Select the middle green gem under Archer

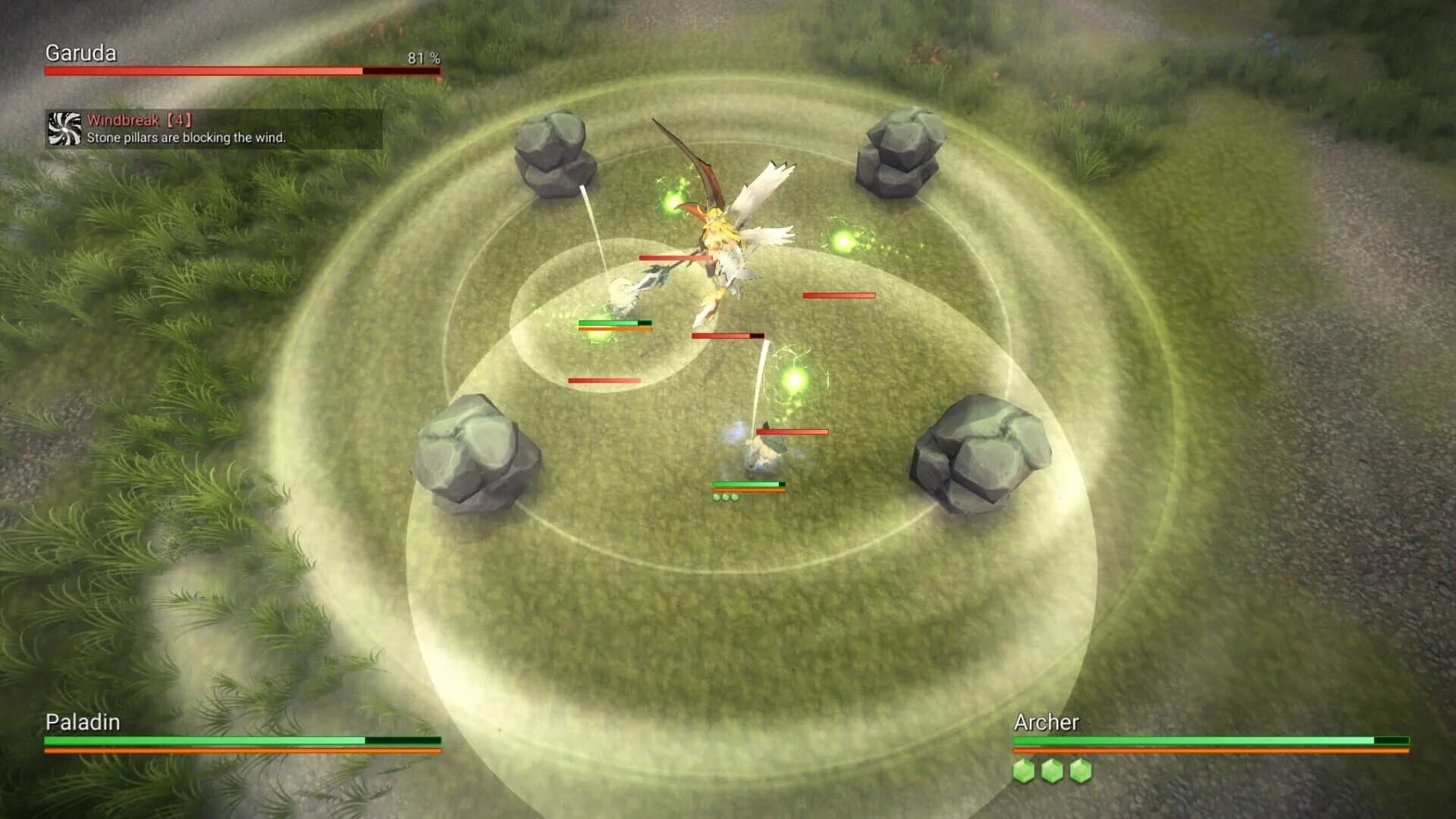click(1053, 771)
